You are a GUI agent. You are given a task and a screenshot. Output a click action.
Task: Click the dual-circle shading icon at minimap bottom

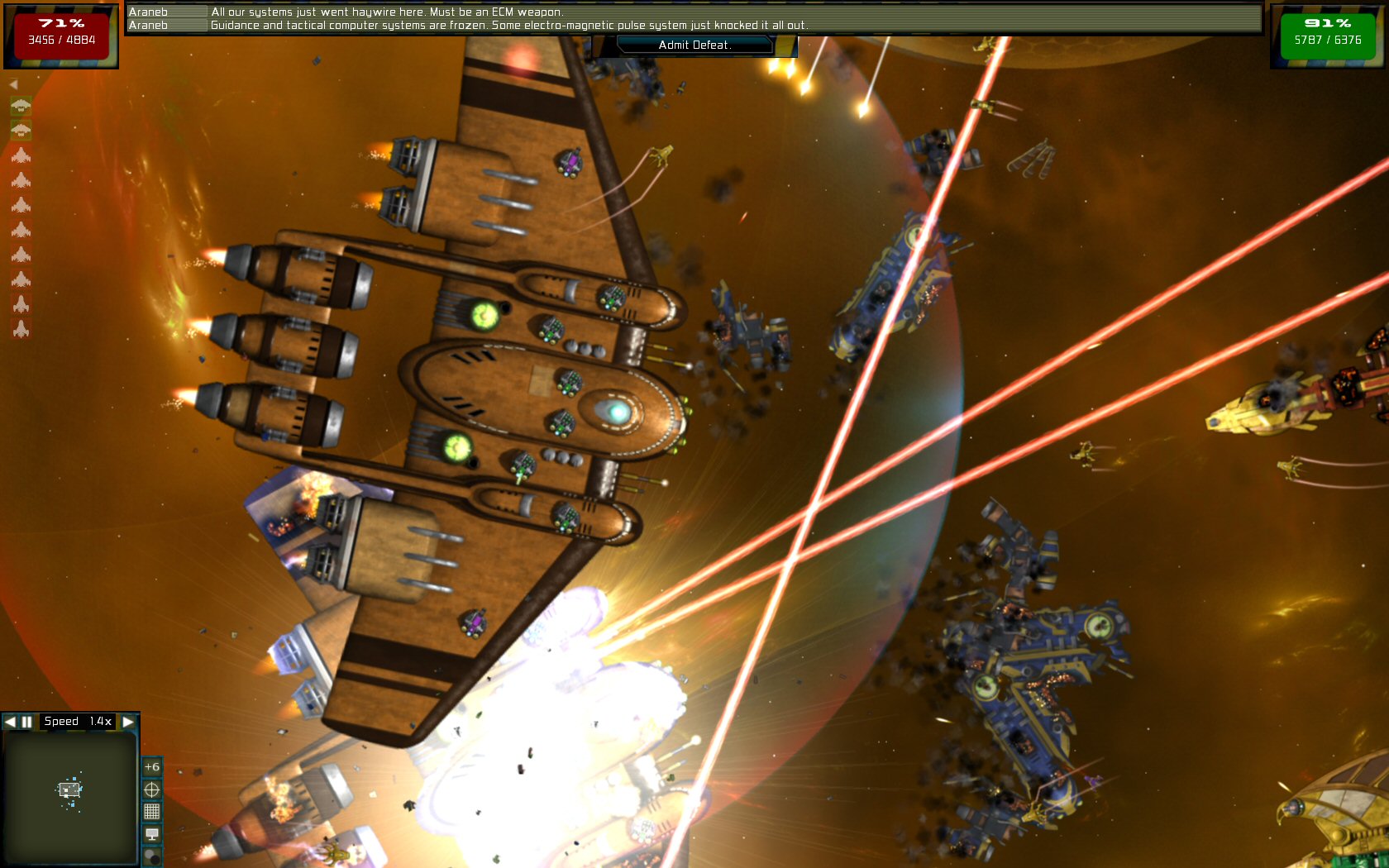(x=152, y=856)
